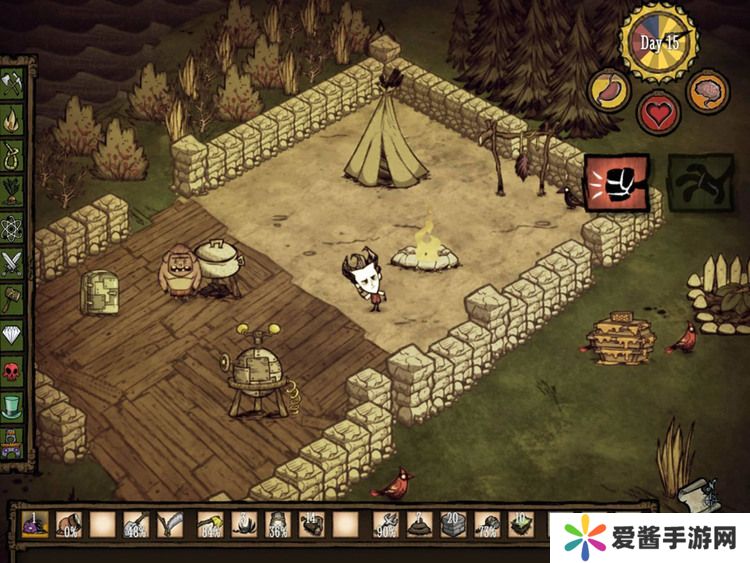Viewport: 750px width, 563px height.
Task: Select the inventory item at 73% durability
Action: tap(487, 524)
